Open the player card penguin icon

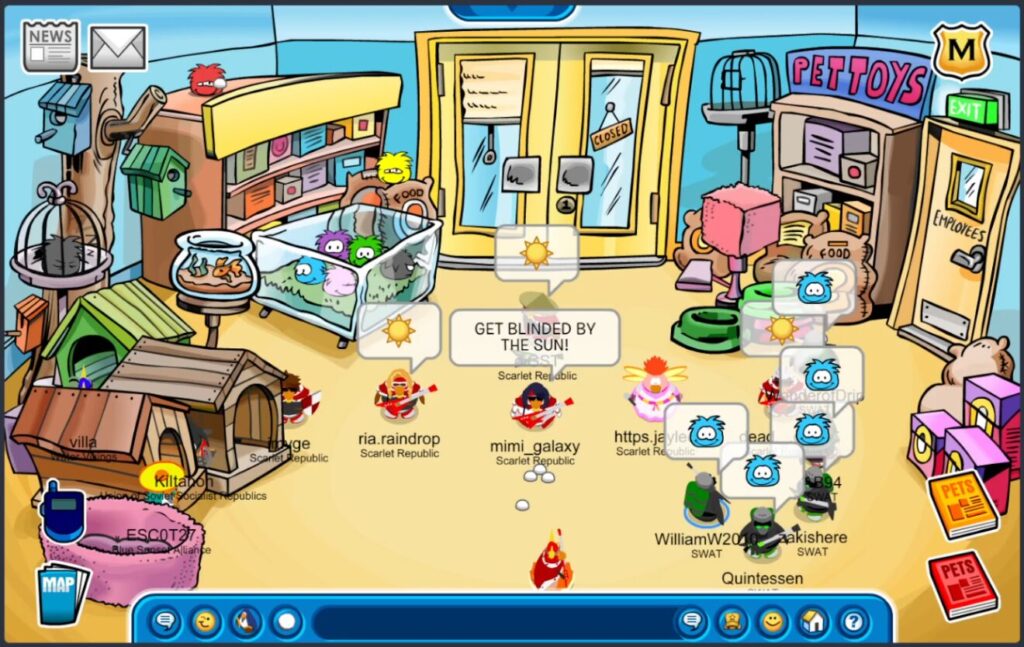(732, 622)
